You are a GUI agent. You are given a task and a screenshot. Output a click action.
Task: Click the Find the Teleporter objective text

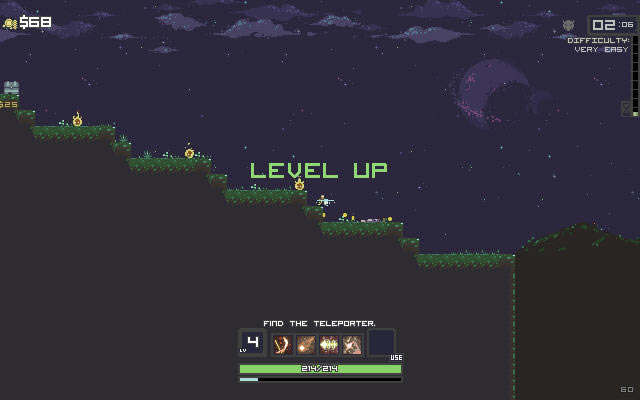[320, 323]
